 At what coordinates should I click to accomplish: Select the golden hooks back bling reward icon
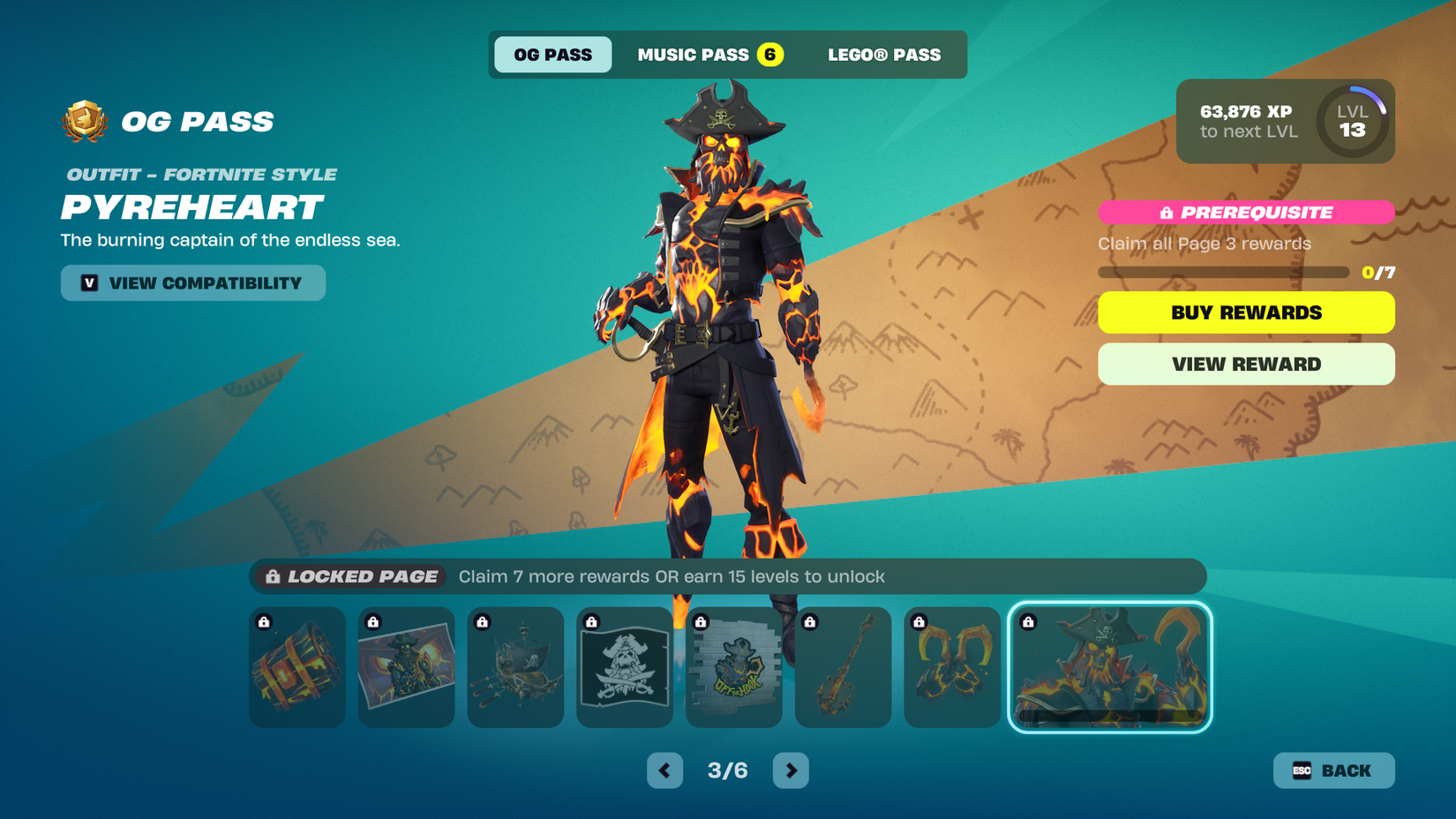click(x=952, y=668)
